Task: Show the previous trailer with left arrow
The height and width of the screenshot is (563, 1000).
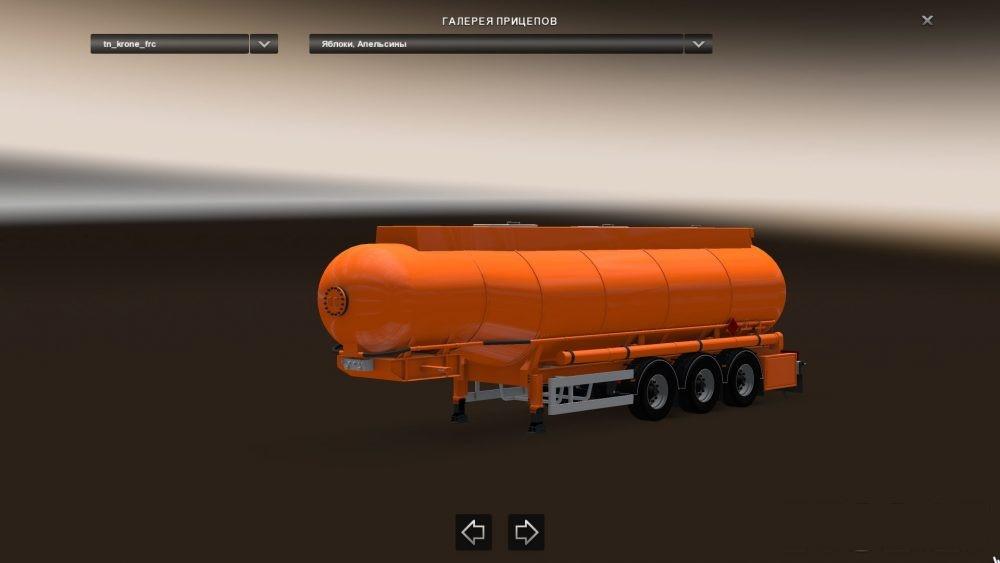Action: point(473,532)
